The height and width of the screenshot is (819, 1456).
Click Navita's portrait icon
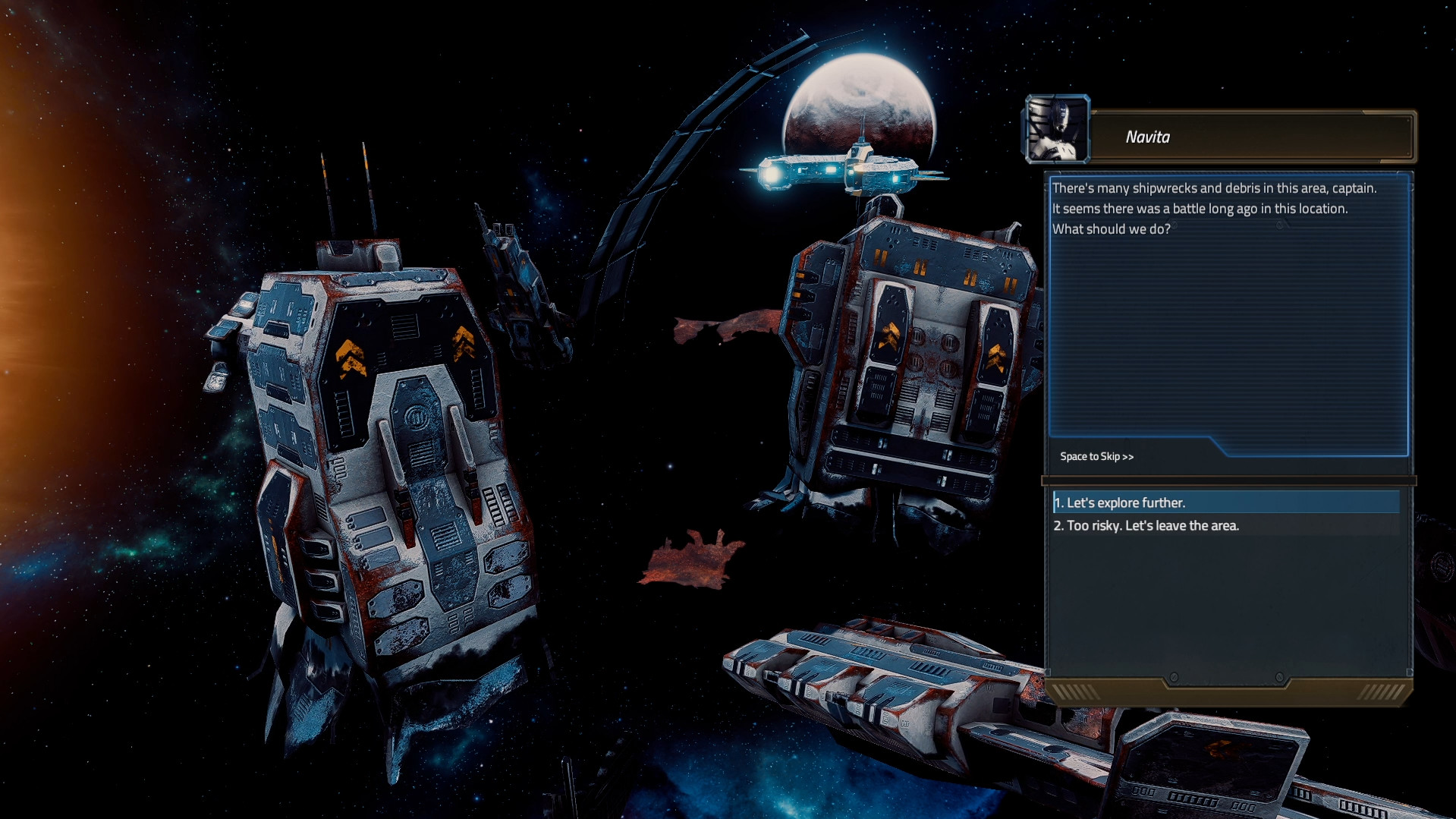click(x=1057, y=130)
